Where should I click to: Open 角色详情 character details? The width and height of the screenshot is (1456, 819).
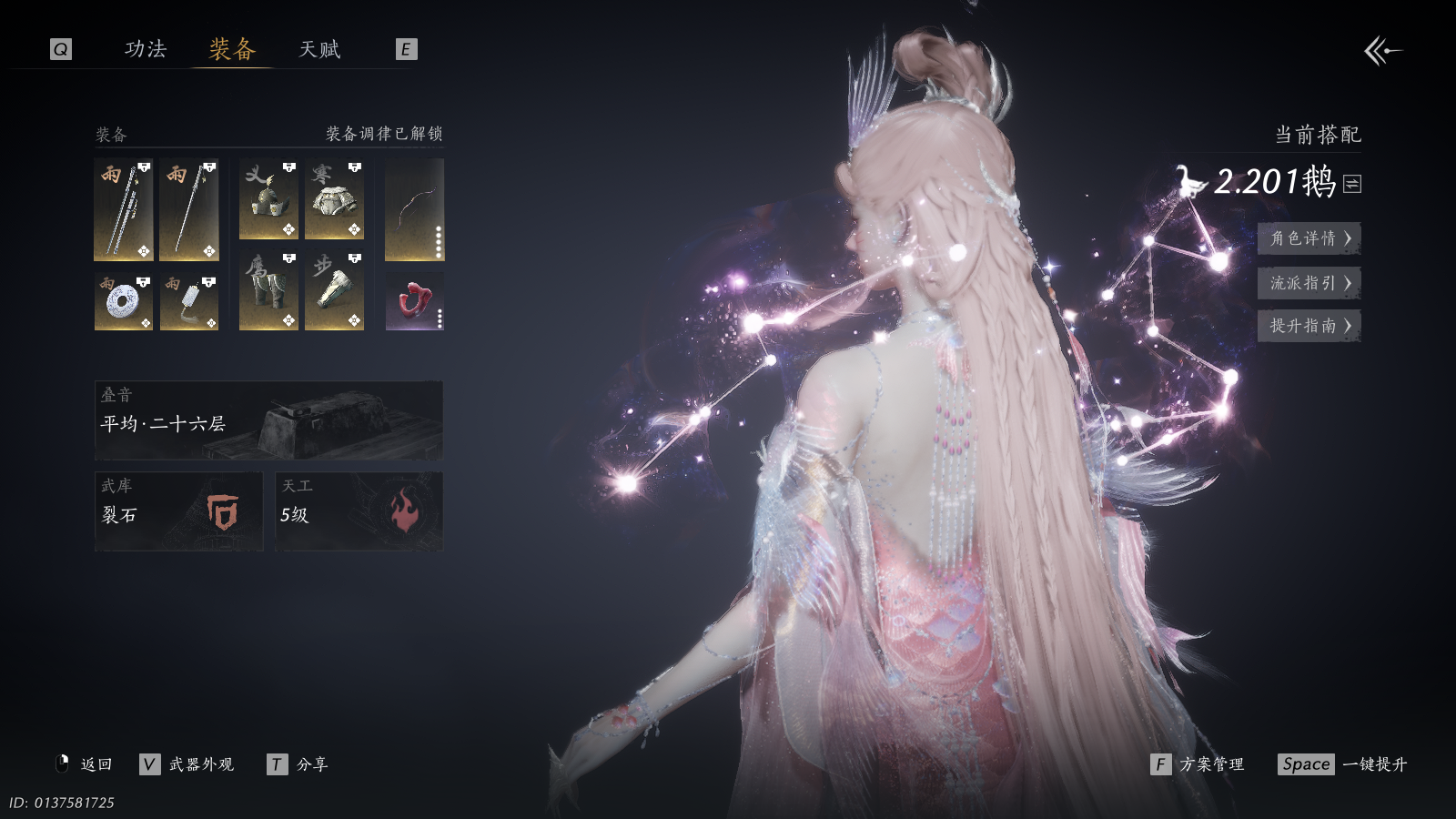(x=1309, y=238)
